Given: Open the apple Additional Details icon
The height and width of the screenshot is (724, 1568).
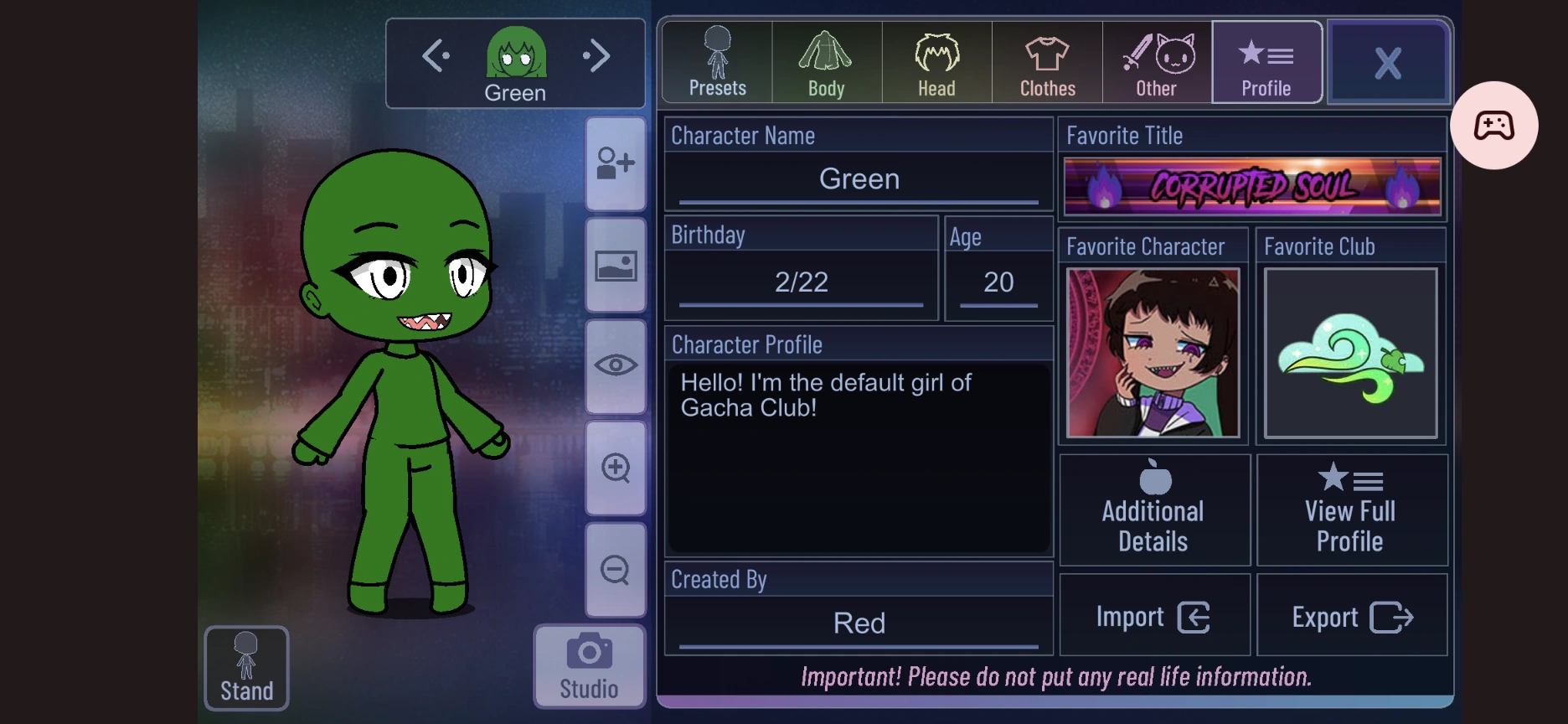Looking at the screenshot, I should [1153, 509].
